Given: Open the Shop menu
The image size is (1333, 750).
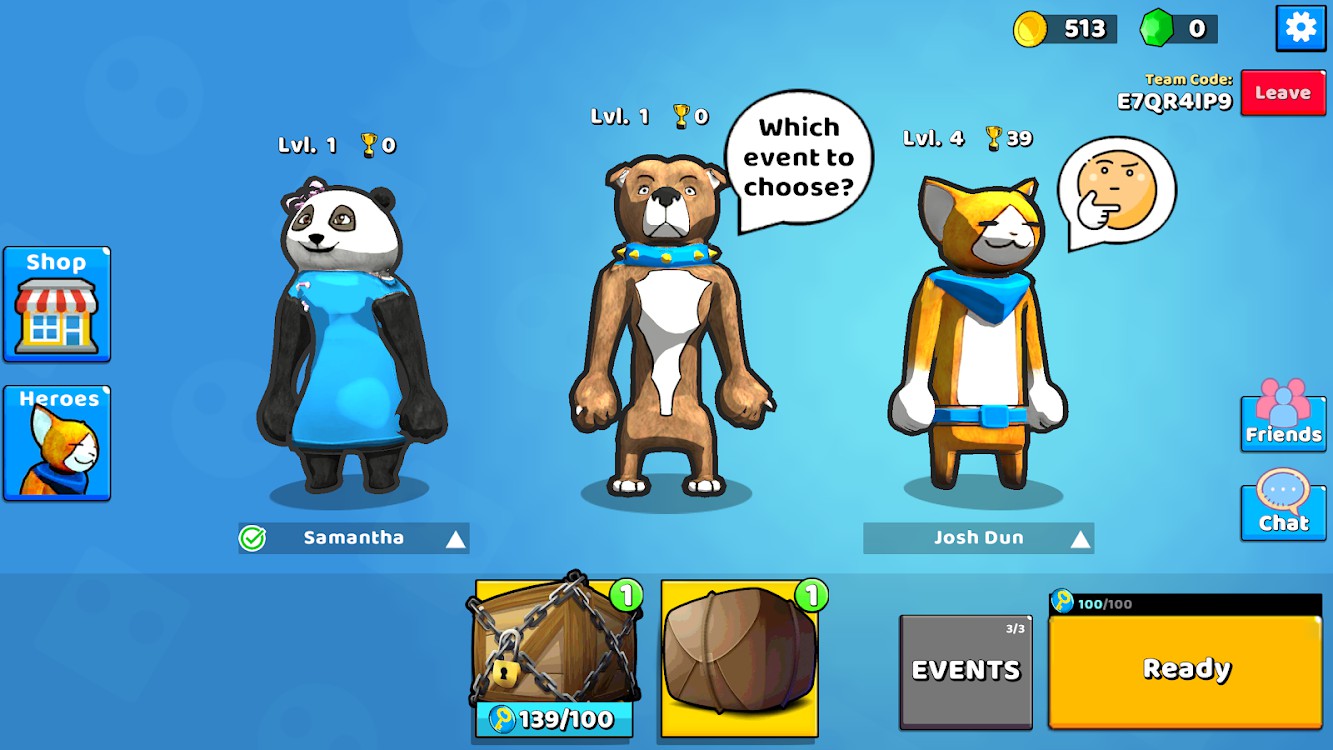Looking at the screenshot, I should click(x=57, y=304).
